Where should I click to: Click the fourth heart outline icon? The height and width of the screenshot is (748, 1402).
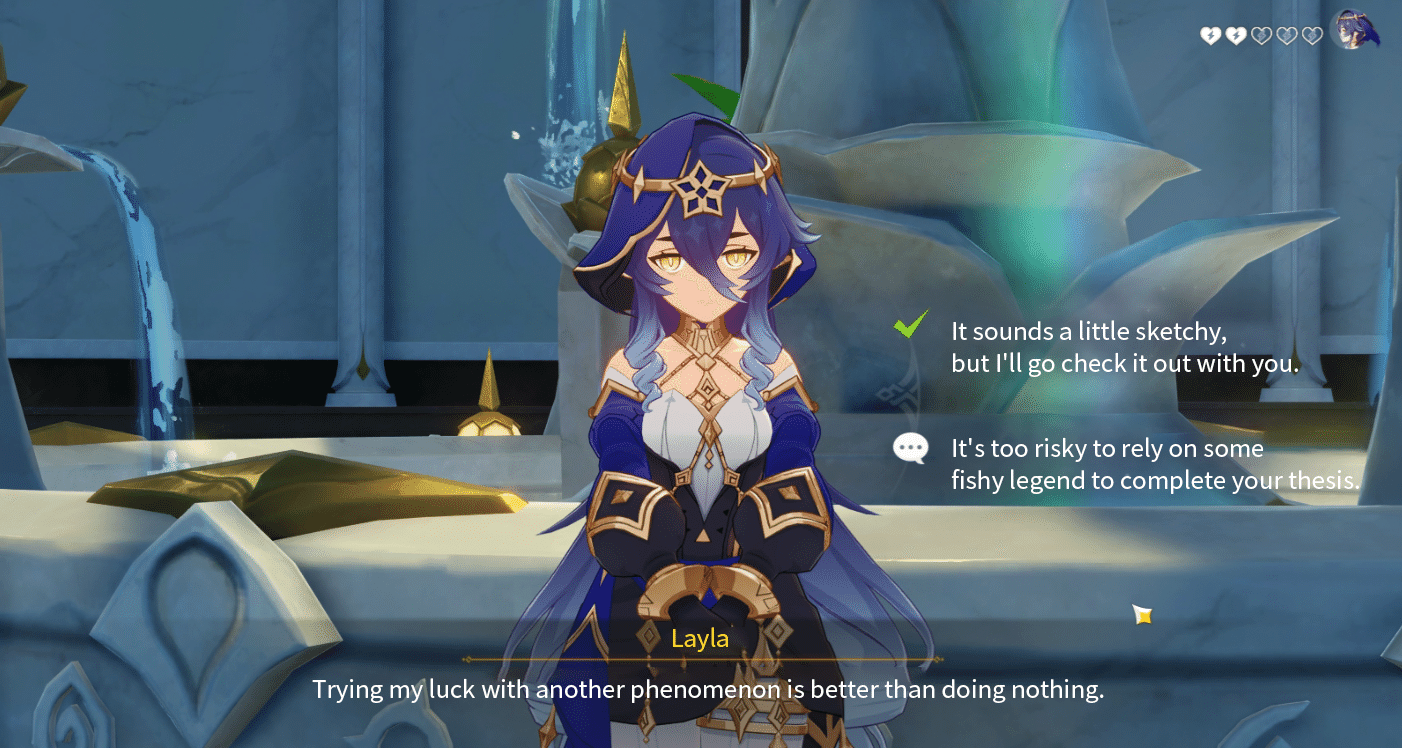pos(1286,34)
